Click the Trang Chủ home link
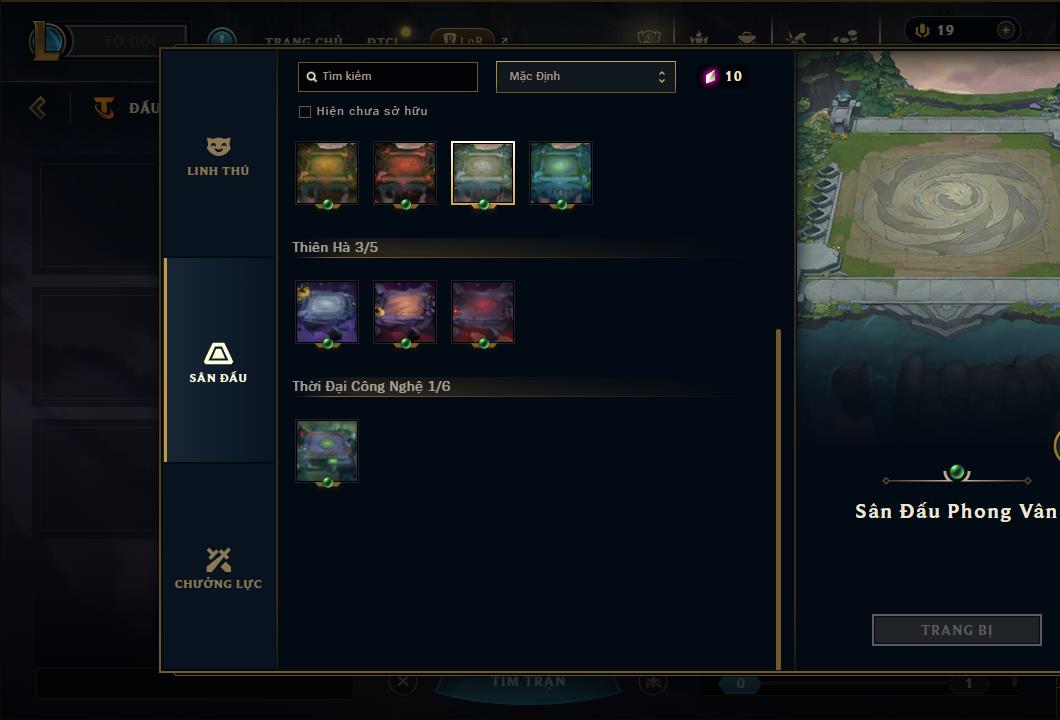The width and height of the screenshot is (1060, 720). [x=303, y=41]
